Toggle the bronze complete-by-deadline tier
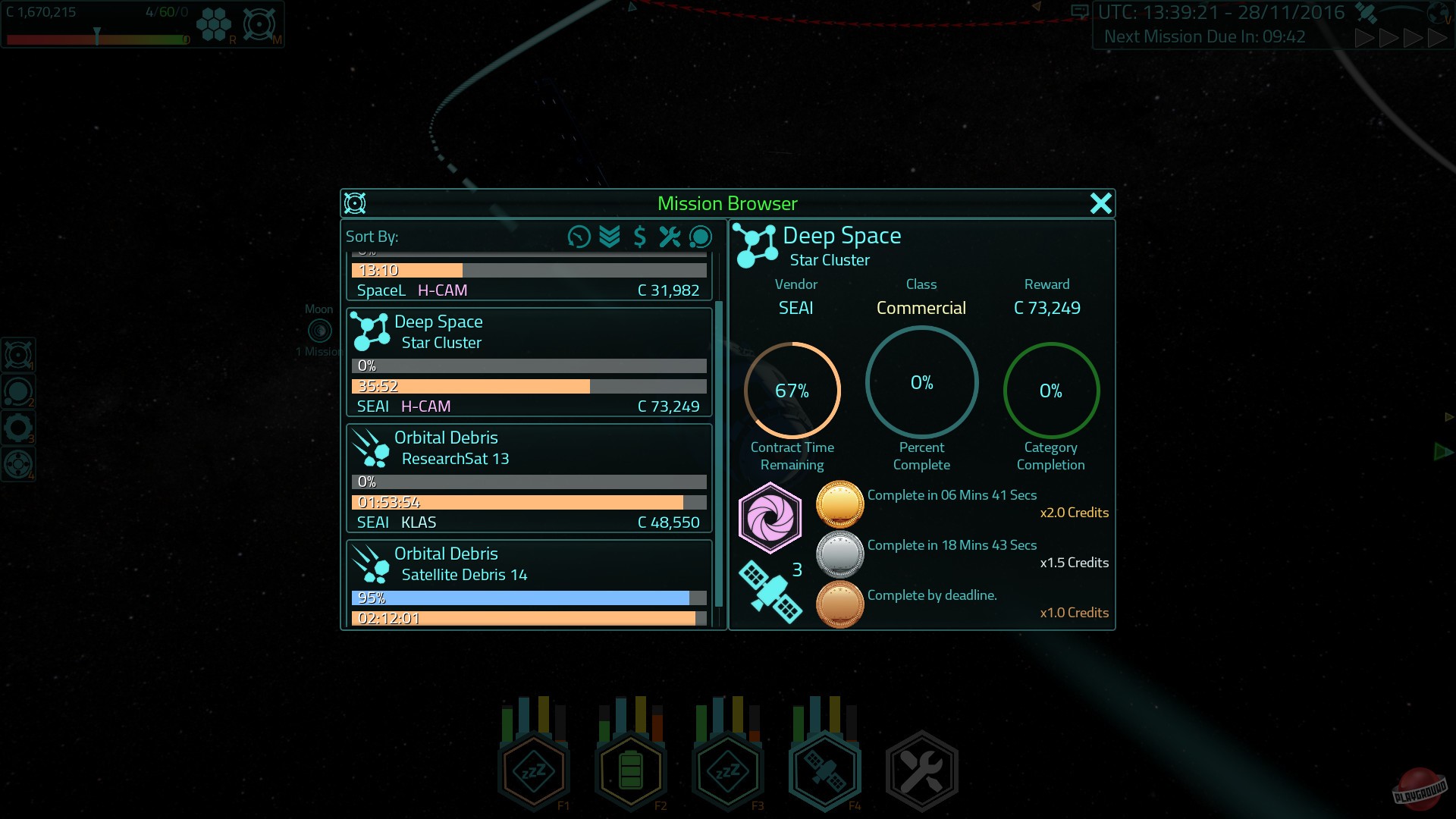This screenshot has height=819, width=1456. [840, 604]
